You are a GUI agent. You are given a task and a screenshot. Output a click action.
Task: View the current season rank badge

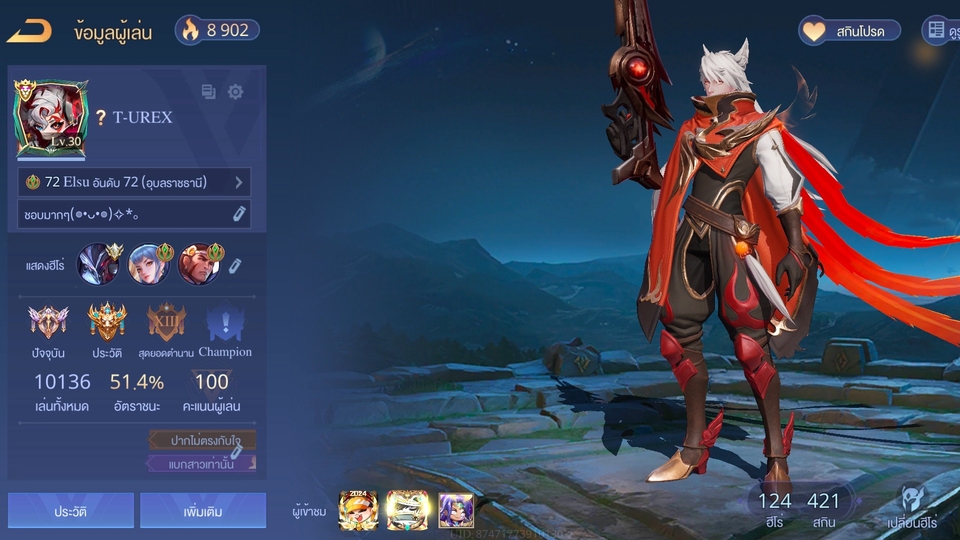[x=48, y=322]
